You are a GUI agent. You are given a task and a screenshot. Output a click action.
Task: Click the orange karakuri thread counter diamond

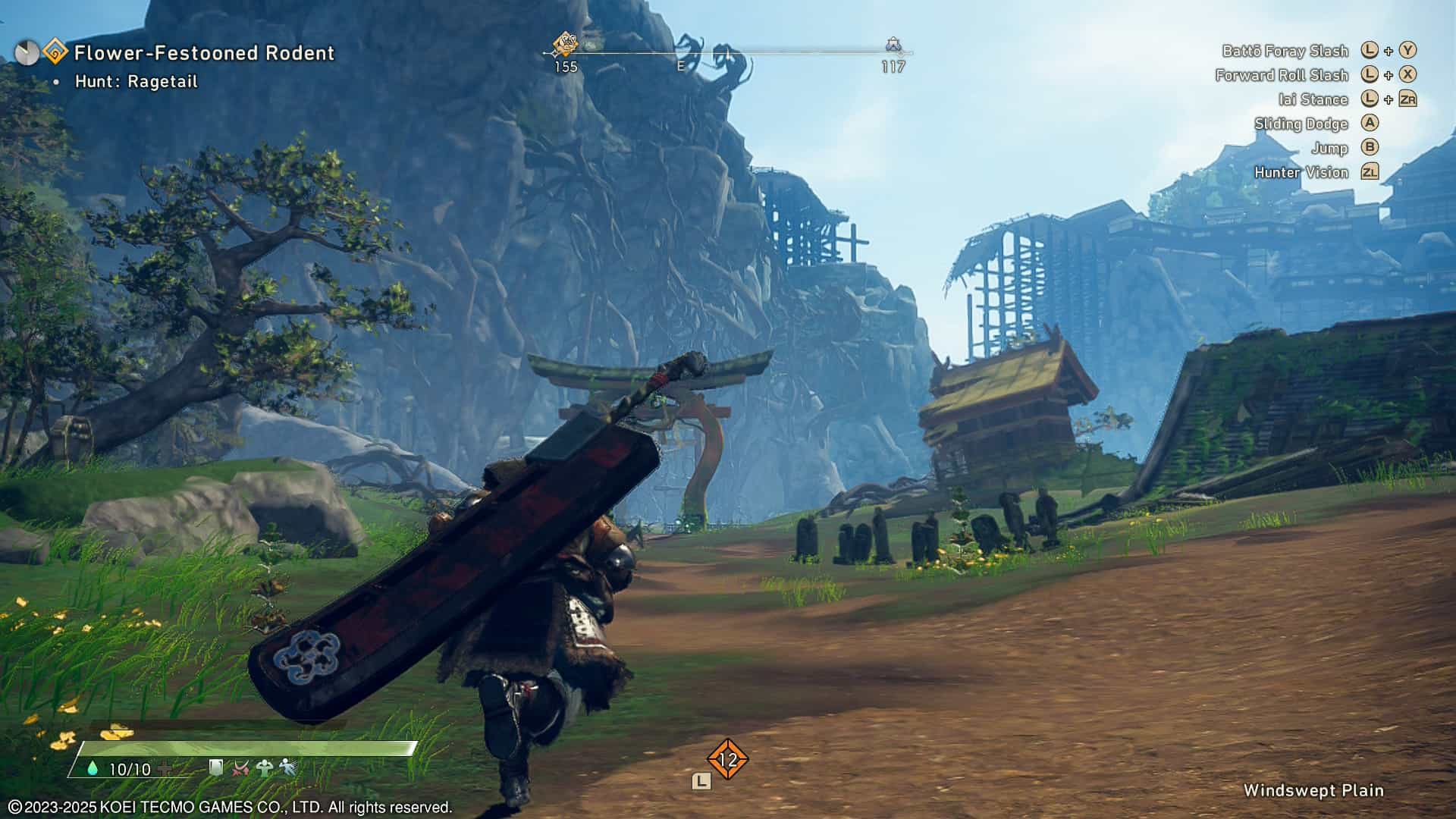pyautogui.click(x=727, y=759)
